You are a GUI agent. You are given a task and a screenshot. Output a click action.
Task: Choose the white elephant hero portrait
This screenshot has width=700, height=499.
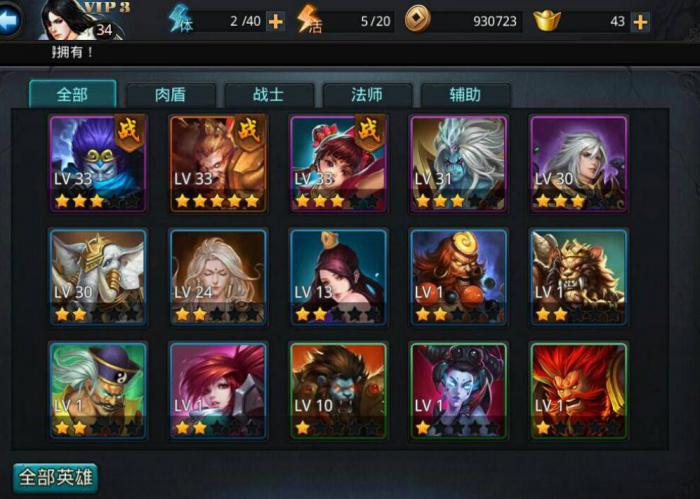coord(98,276)
